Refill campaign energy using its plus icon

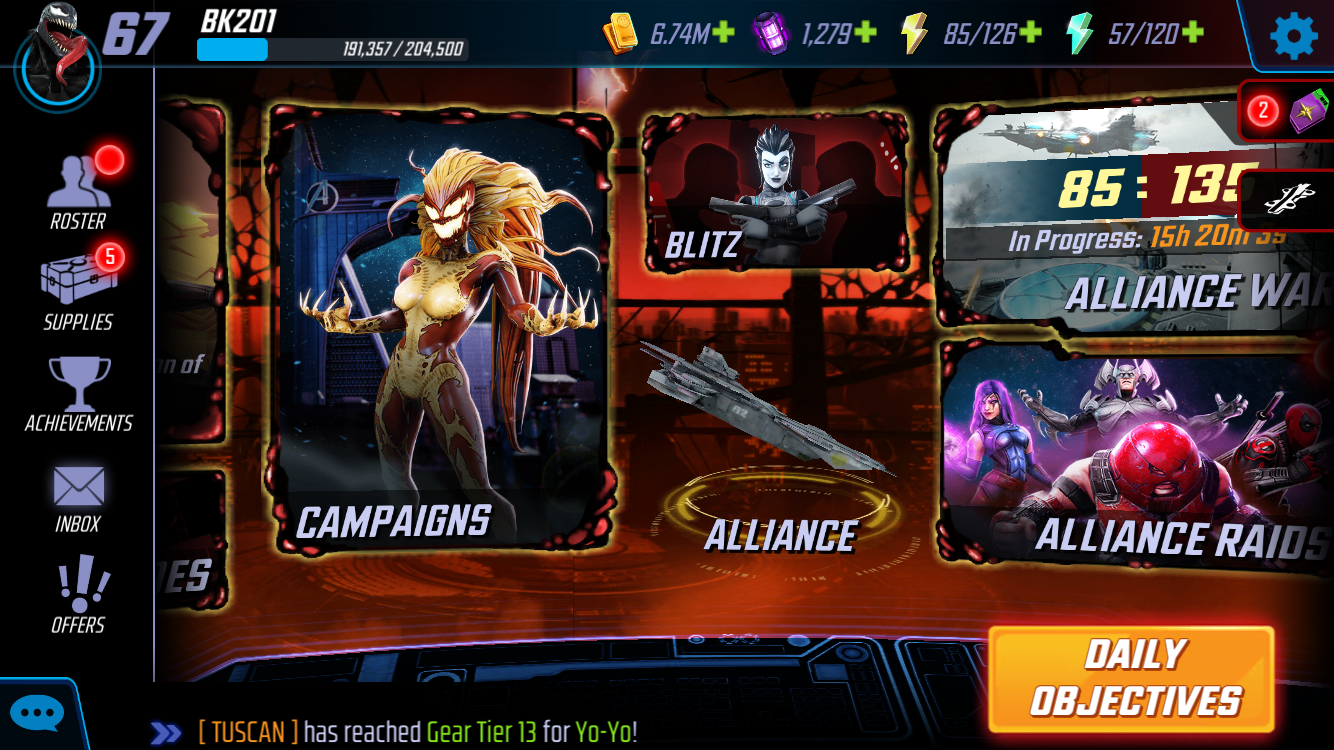[x=1030, y=33]
